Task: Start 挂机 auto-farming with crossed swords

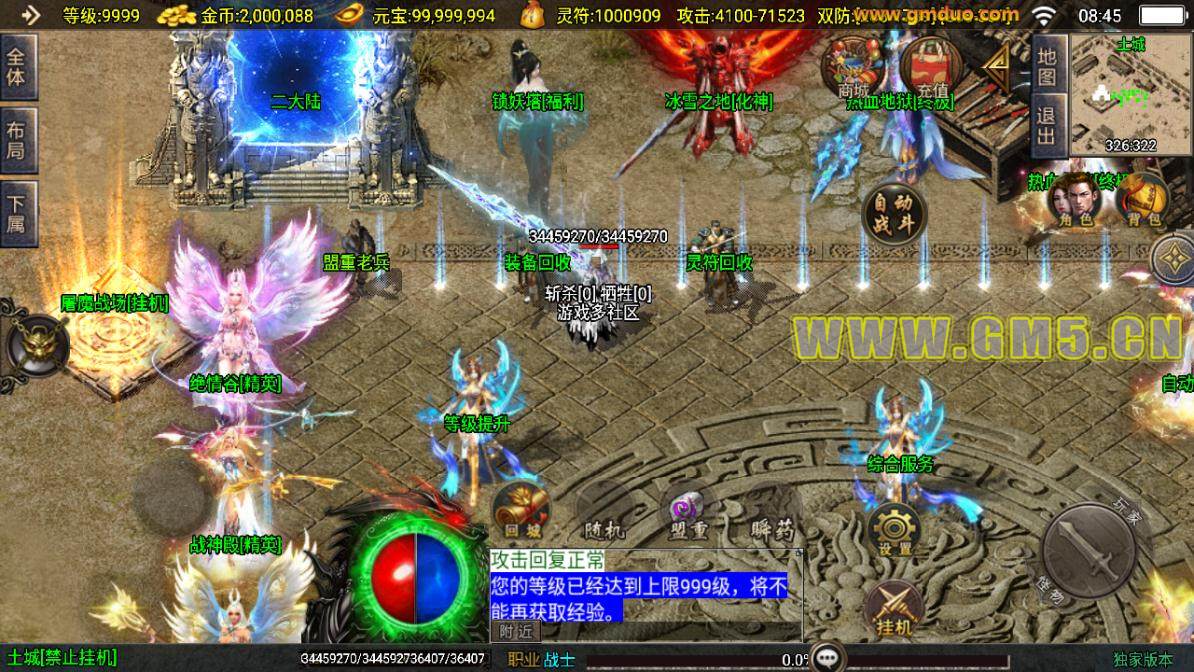Action: (x=893, y=608)
